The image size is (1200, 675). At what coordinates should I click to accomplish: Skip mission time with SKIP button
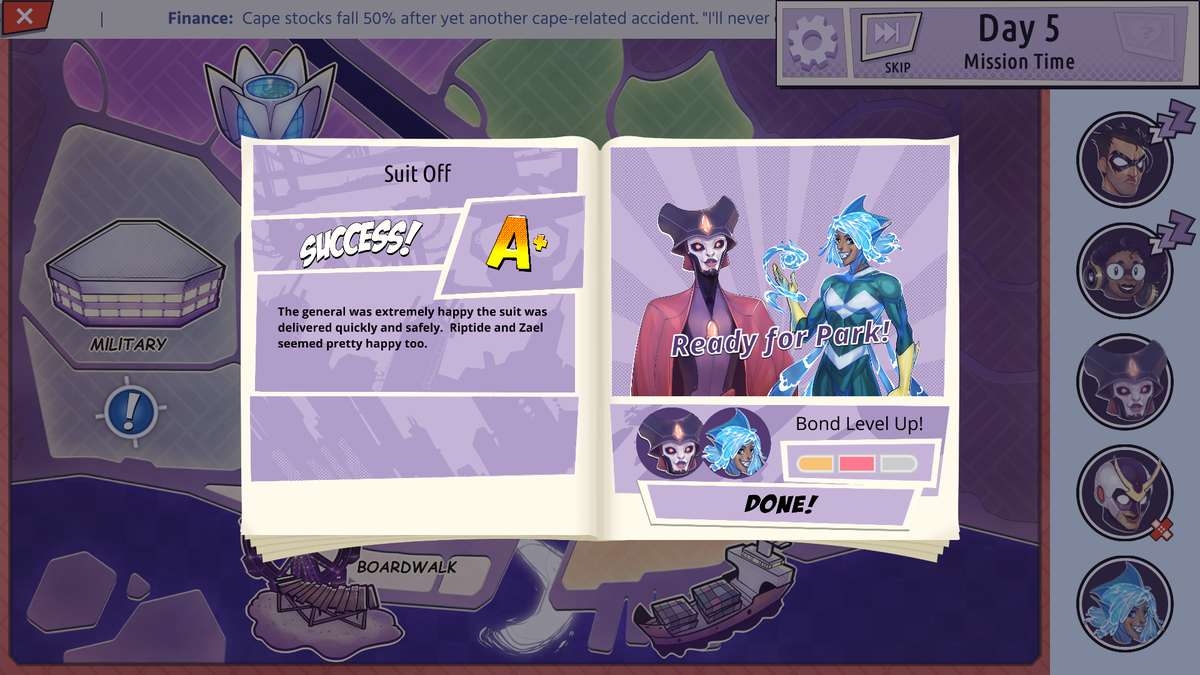tap(886, 42)
